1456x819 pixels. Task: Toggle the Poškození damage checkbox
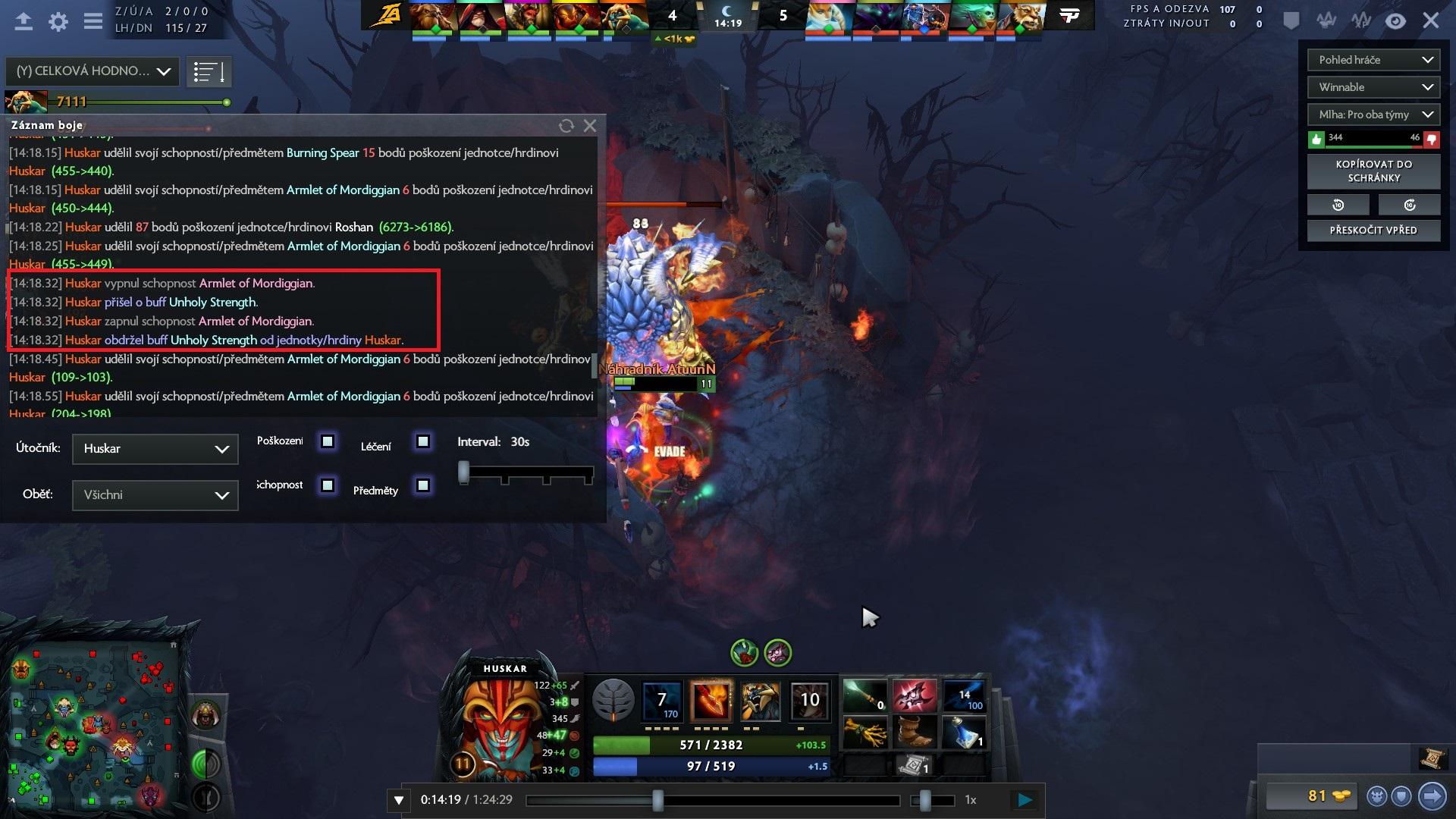(328, 441)
